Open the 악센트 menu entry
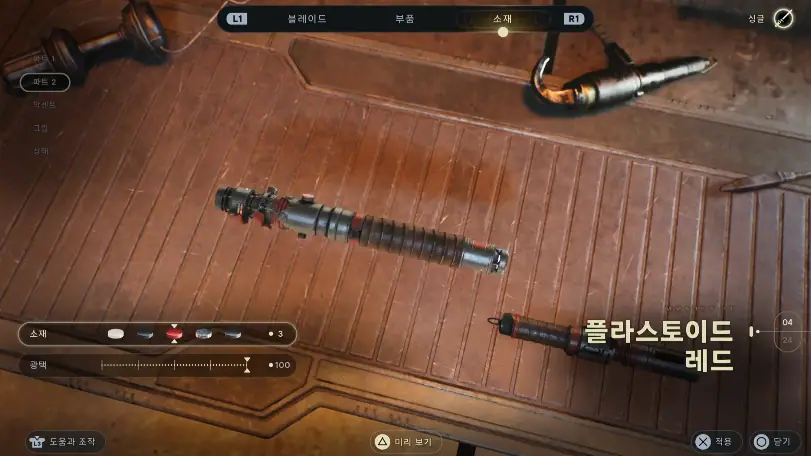This screenshot has height=456, width=811. tap(43, 104)
